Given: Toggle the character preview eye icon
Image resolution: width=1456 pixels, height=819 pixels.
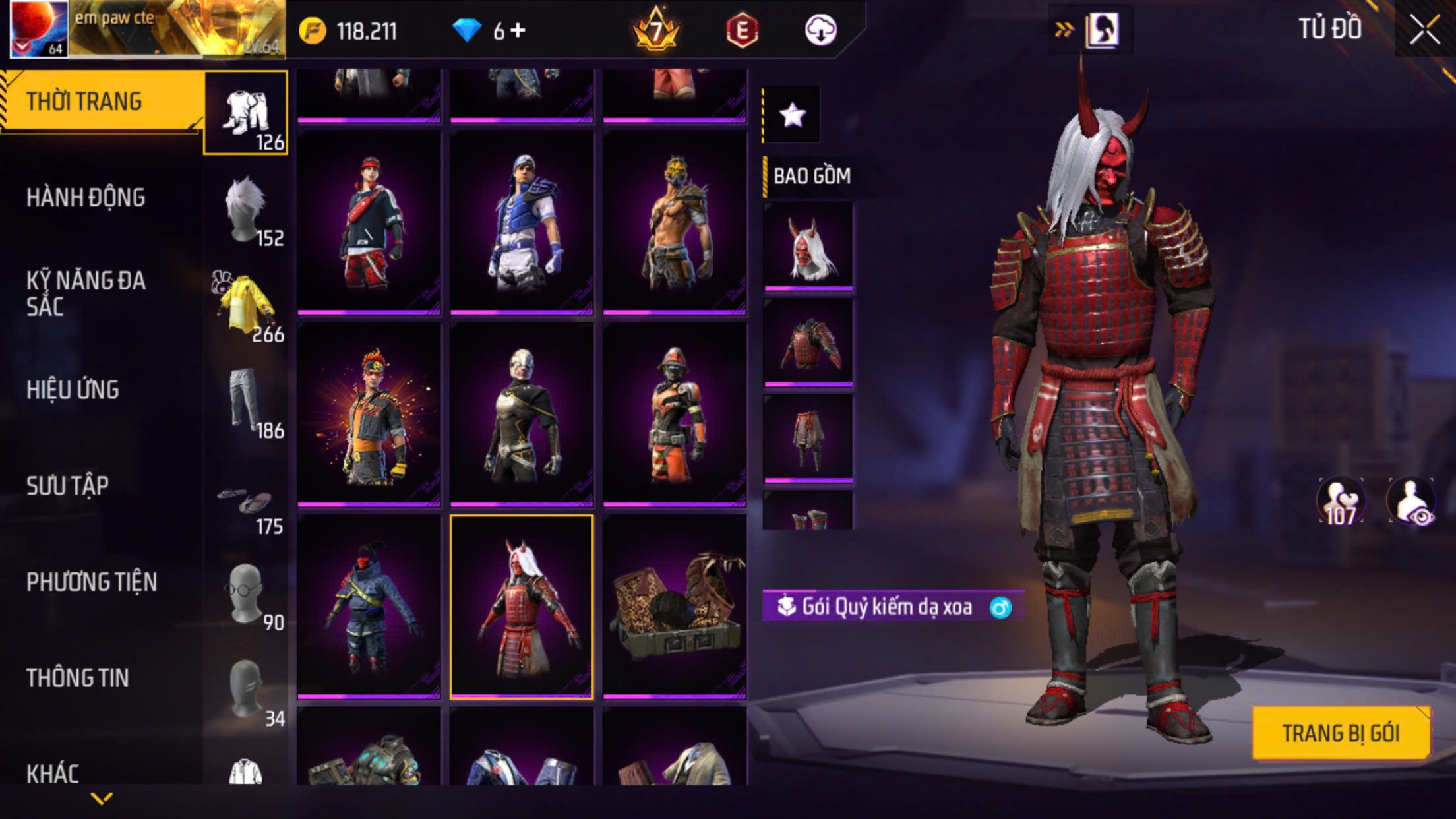Looking at the screenshot, I should [1412, 502].
